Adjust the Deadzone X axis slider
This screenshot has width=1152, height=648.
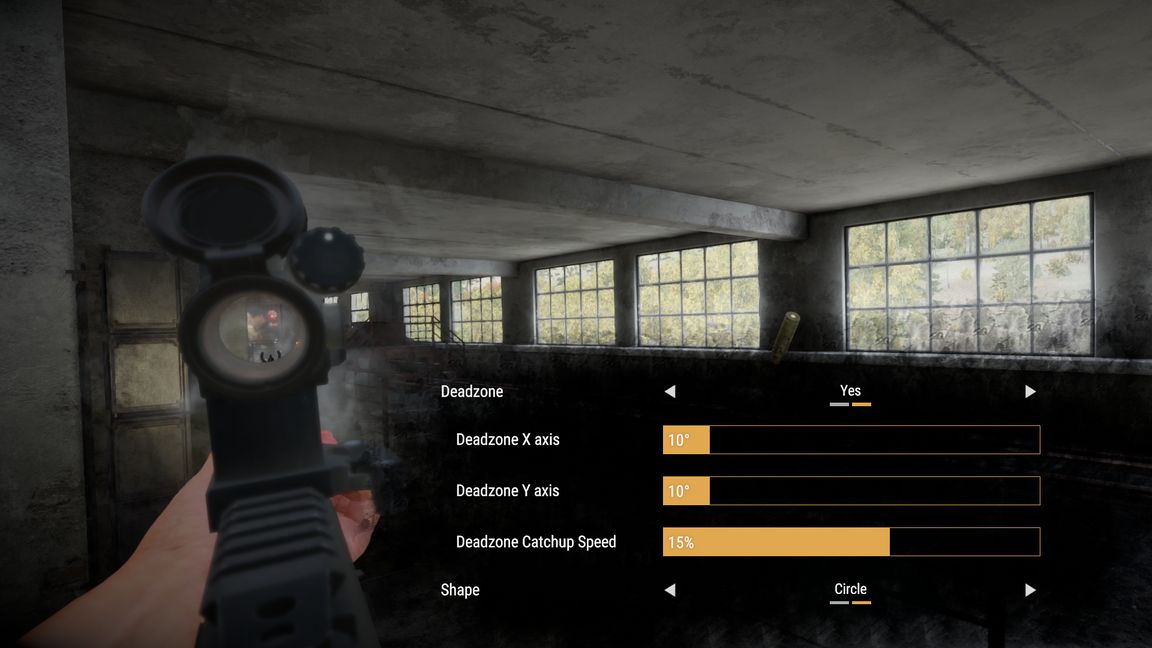851,440
